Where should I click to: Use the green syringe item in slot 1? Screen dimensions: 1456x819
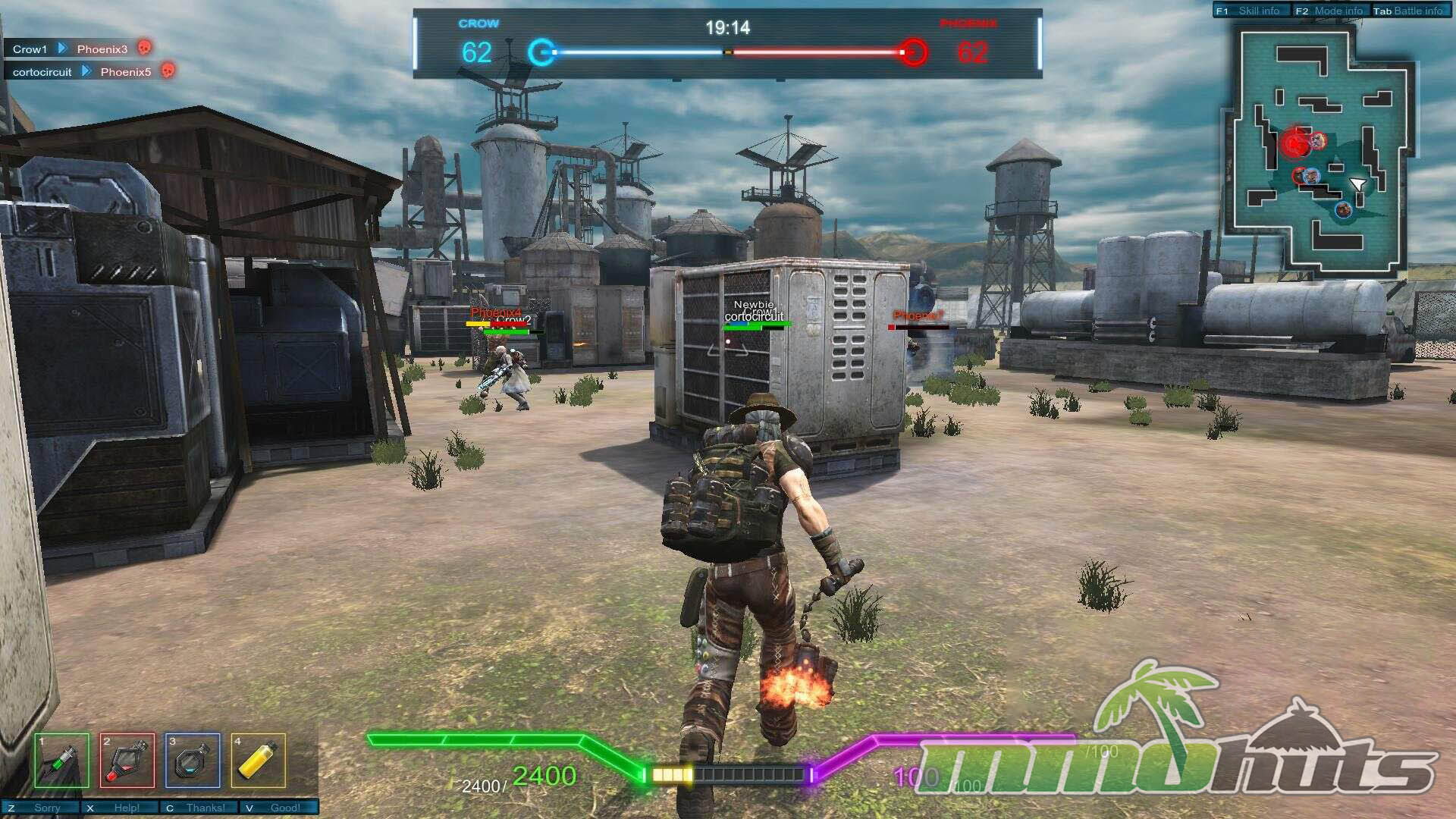pyautogui.click(x=61, y=761)
